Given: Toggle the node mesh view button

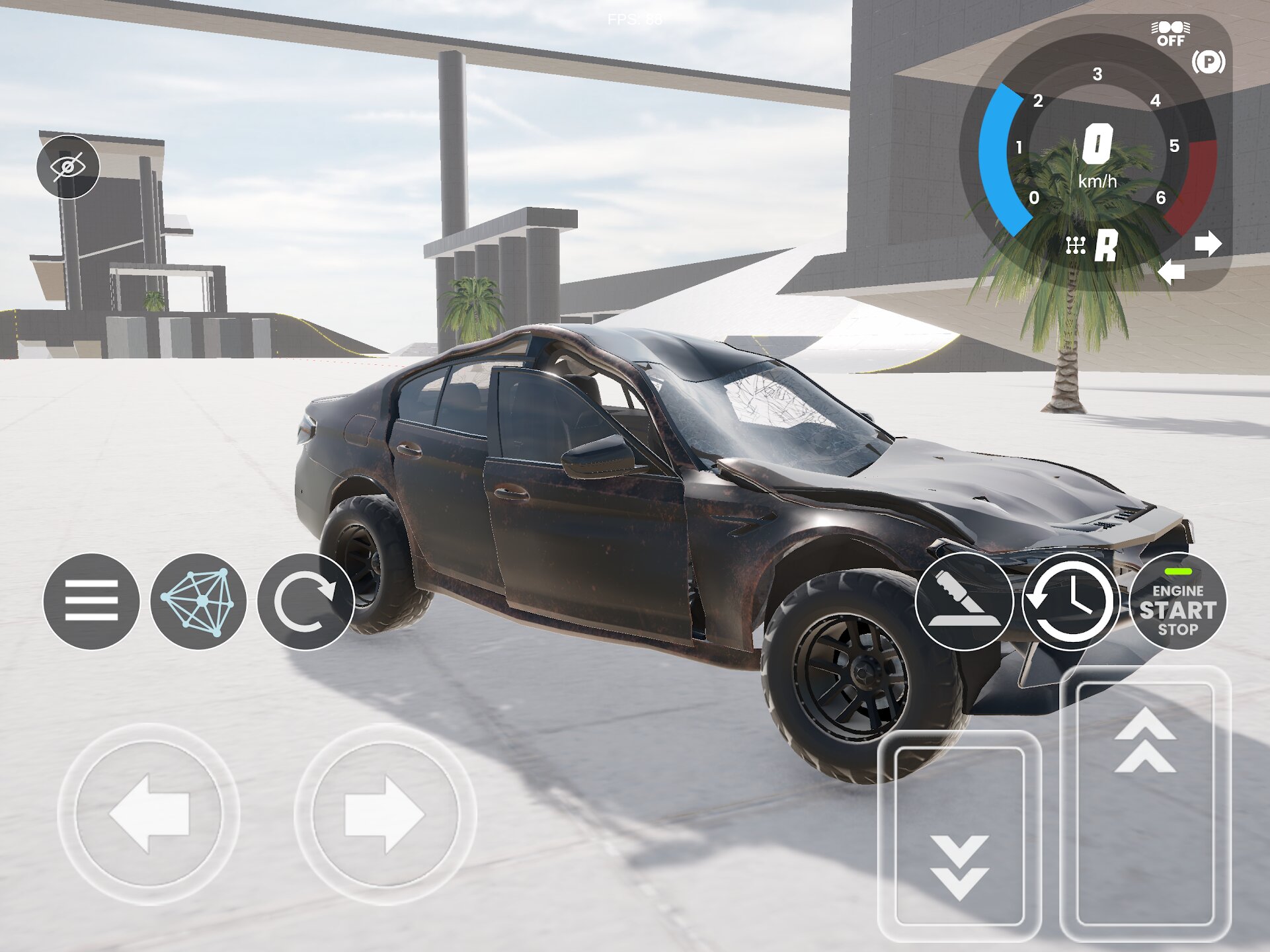Looking at the screenshot, I should tap(198, 601).
